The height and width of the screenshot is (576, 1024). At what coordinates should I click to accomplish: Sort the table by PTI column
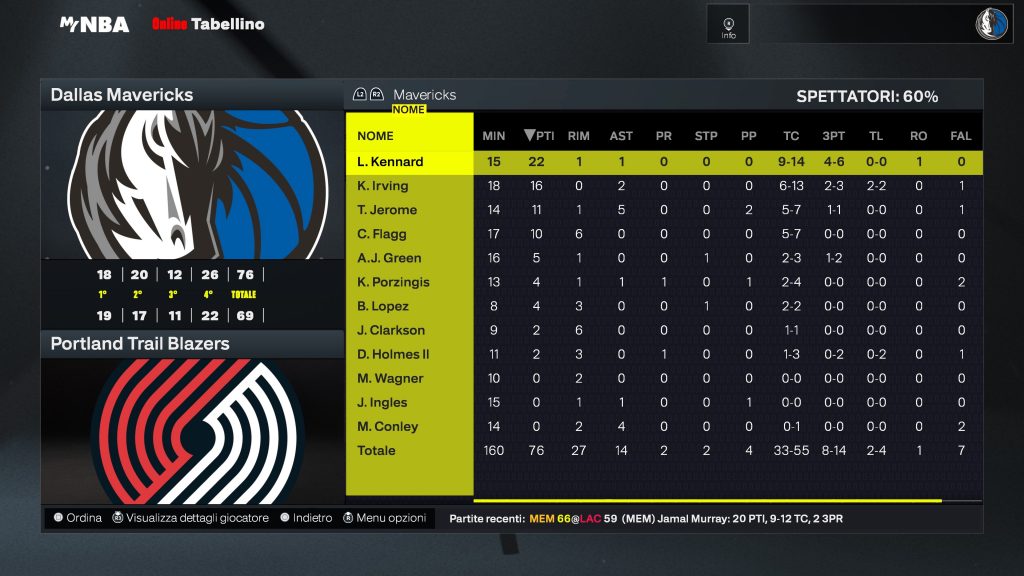coord(539,136)
